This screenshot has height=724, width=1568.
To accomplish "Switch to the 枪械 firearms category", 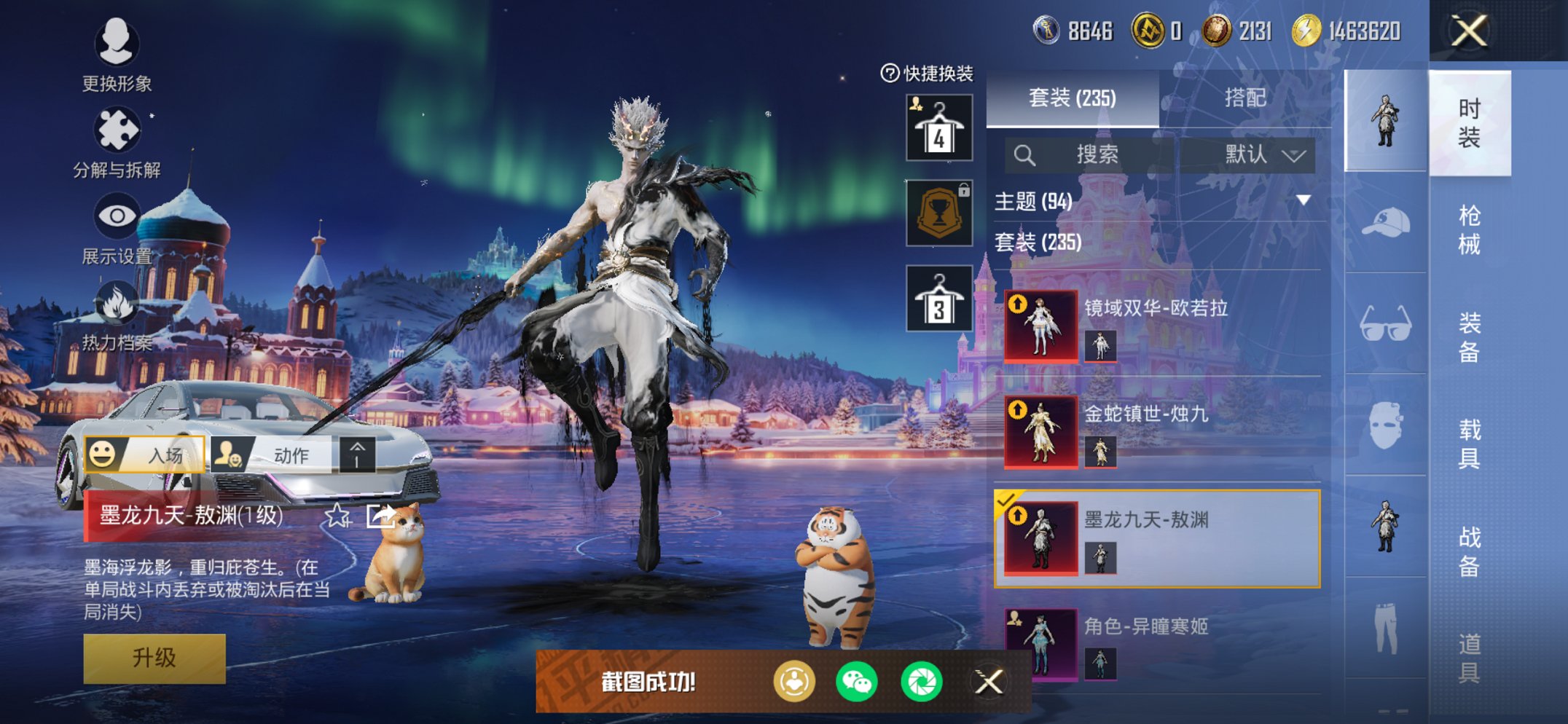I will [1468, 229].
